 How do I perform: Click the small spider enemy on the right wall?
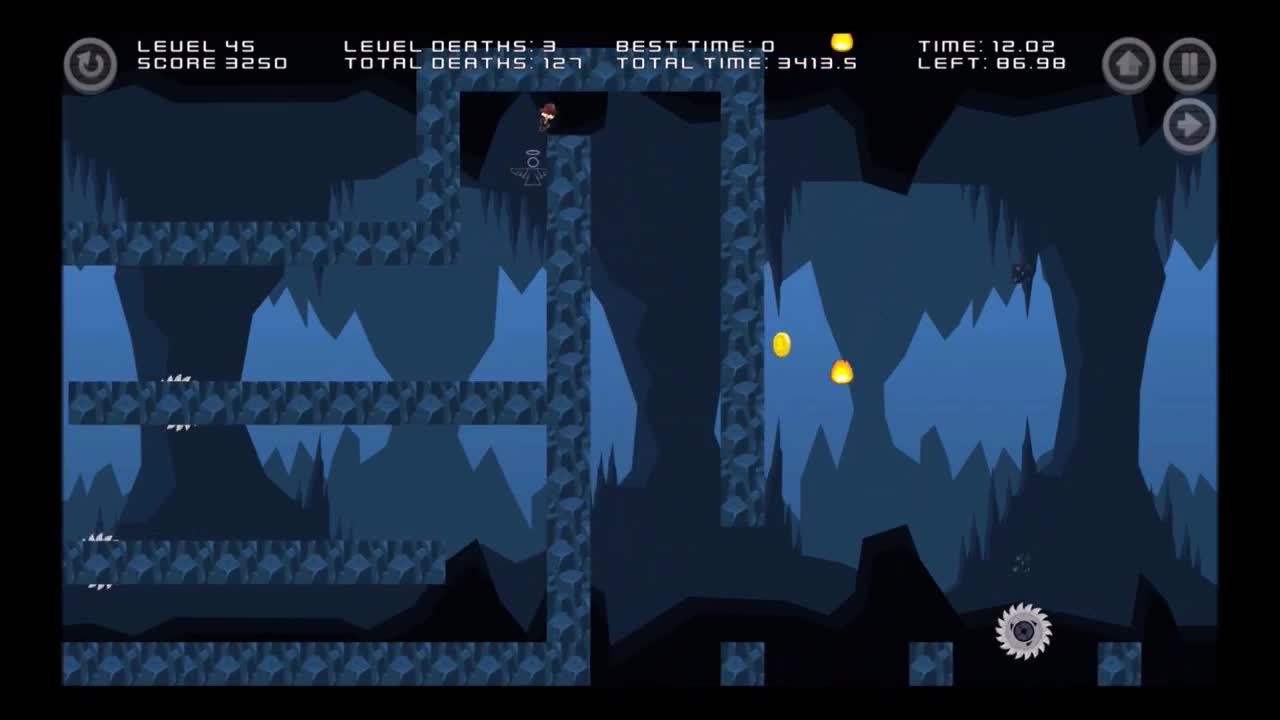coord(1020,272)
